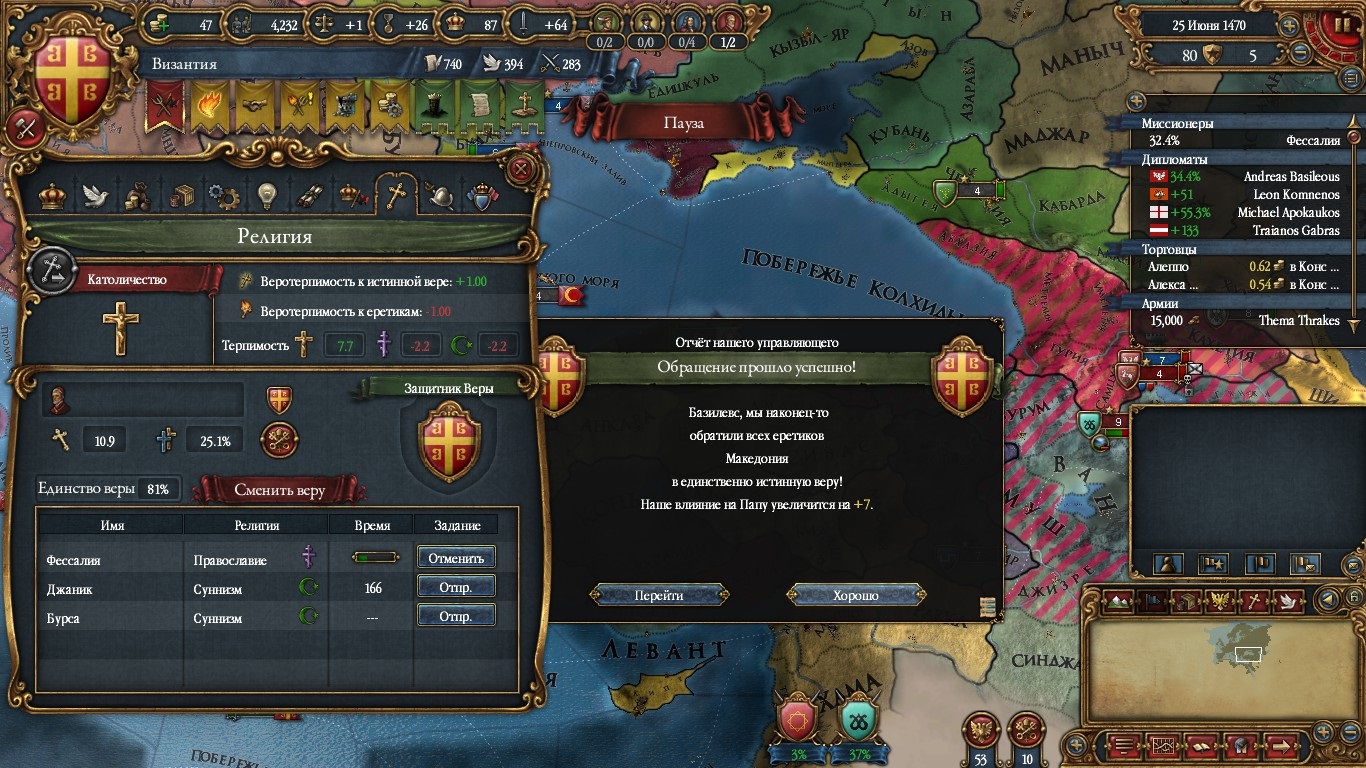Confirm the popup with the Хорошо button
The width and height of the screenshot is (1366, 768).
[856, 595]
